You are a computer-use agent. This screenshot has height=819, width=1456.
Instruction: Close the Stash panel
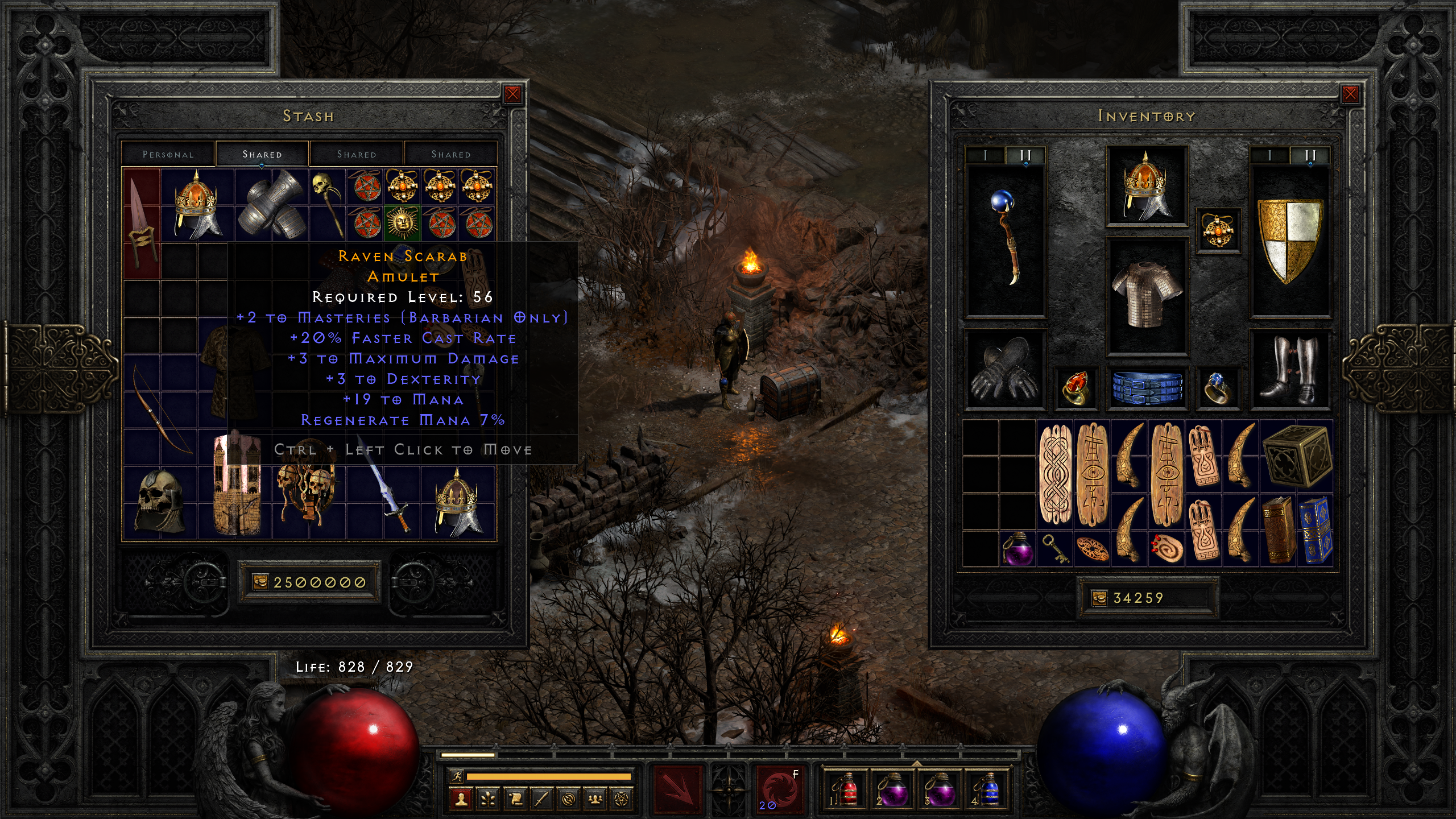pyautogui.click(x=512, y=94)
